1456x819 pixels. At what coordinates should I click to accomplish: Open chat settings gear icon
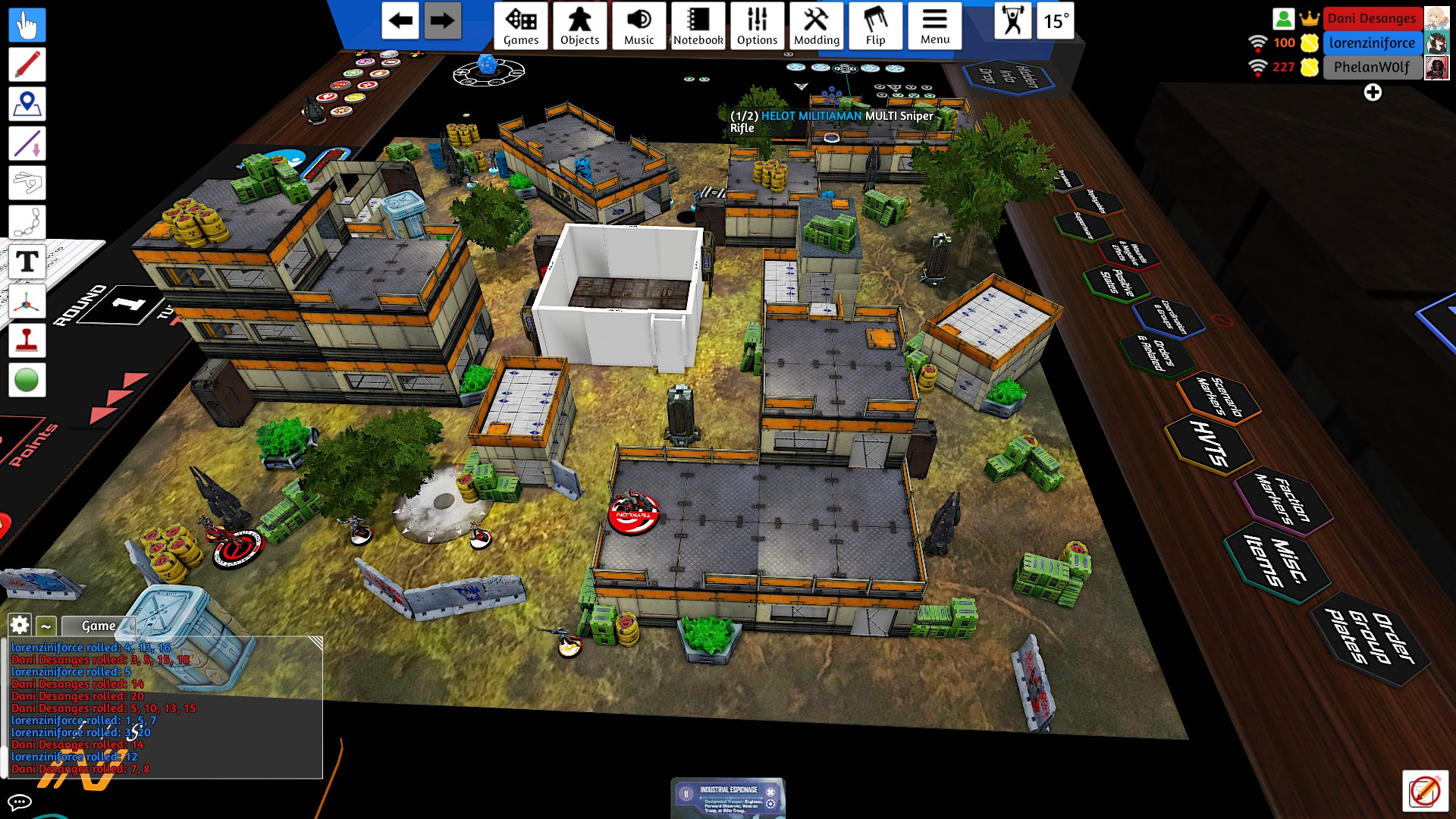[20, 626]
